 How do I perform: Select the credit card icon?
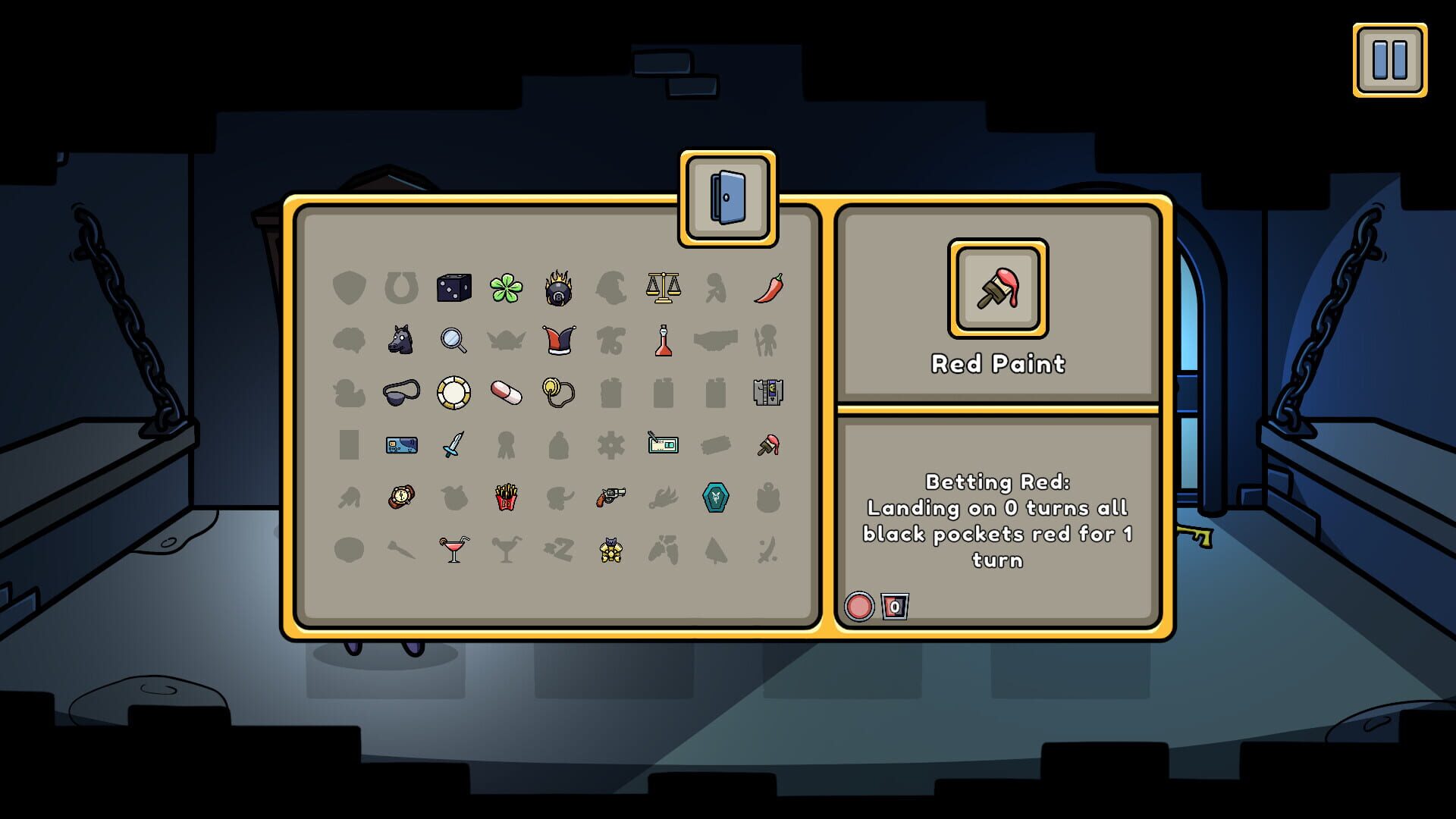point(402,446)
